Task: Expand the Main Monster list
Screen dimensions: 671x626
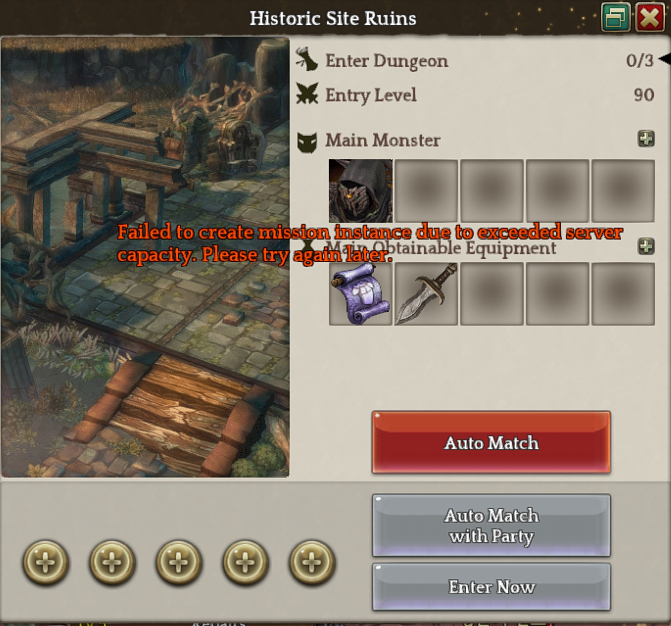Action: [x=646, y=139]
